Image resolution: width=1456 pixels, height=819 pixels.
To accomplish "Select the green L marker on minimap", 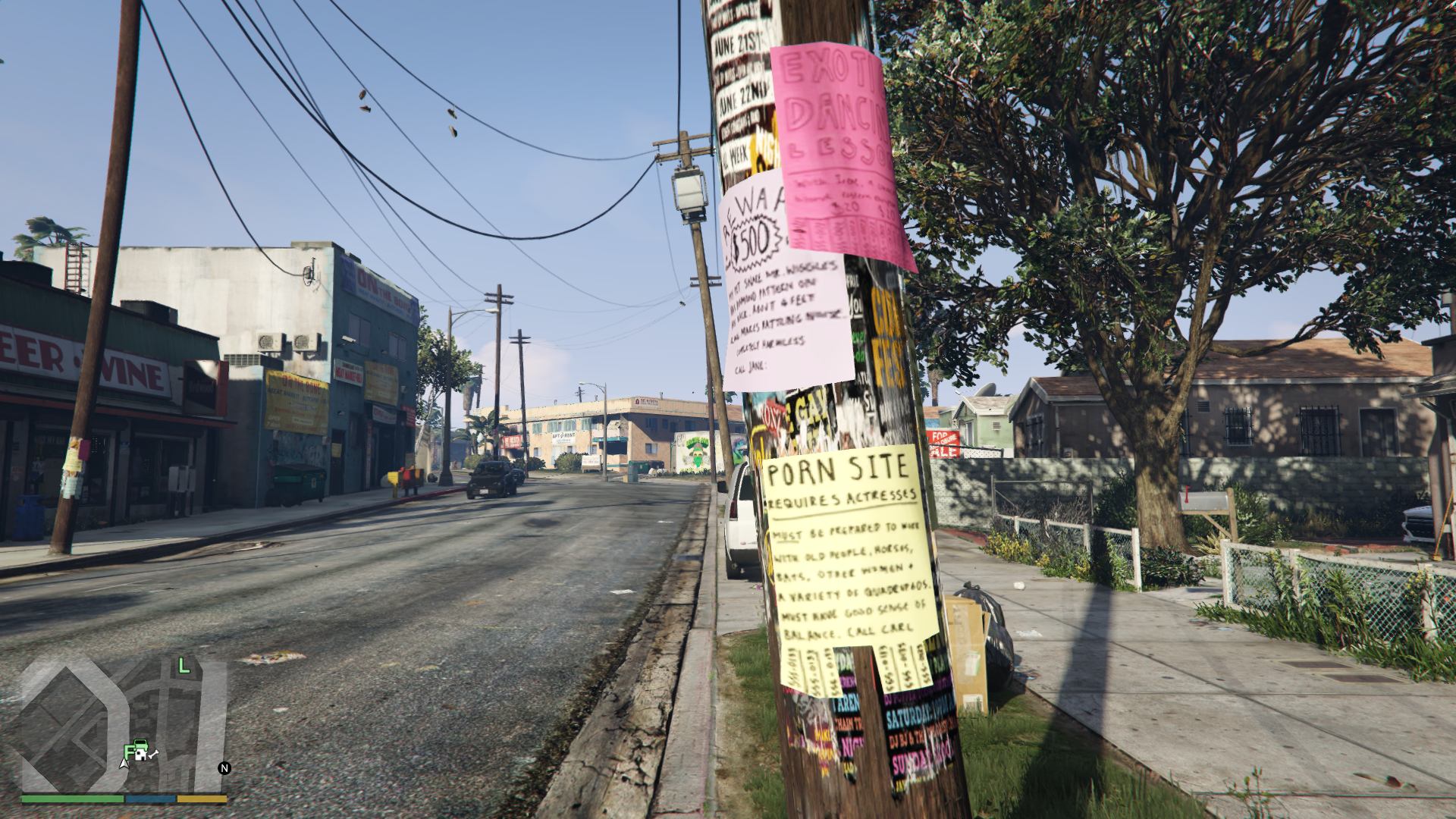I will click(x=184, y=667).
